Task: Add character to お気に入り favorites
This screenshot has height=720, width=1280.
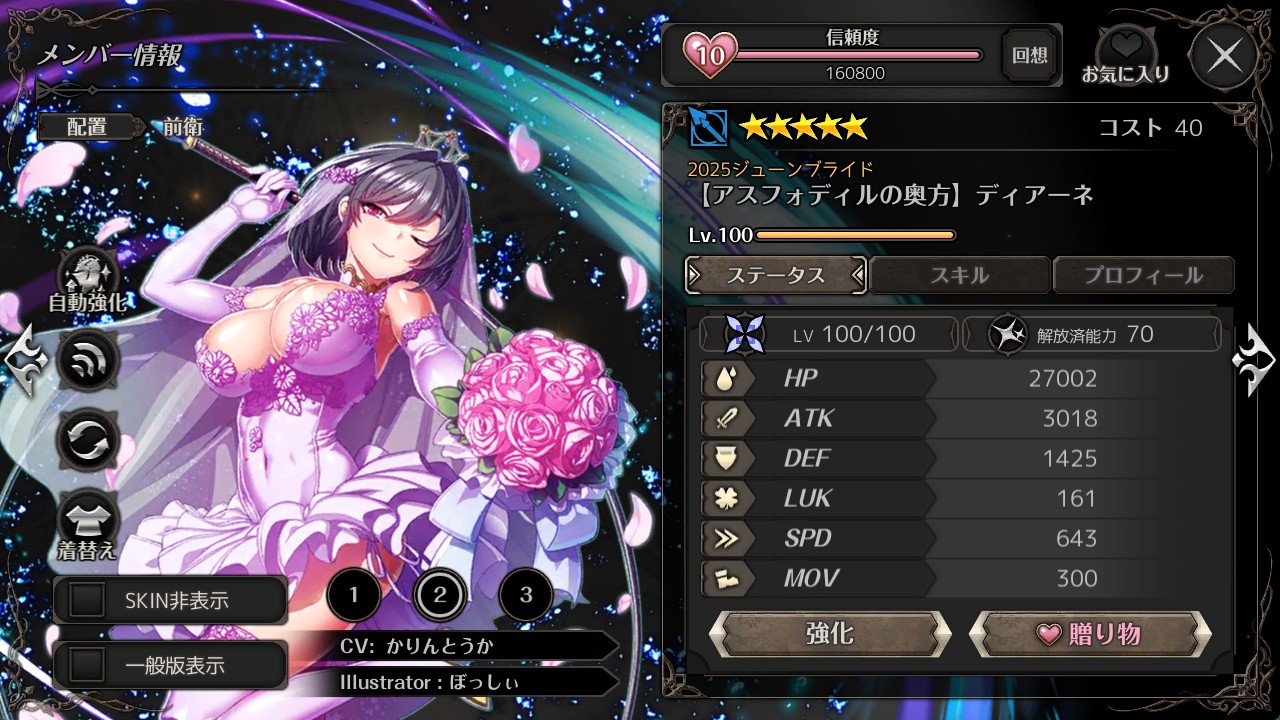Action: pos(1125,56)
